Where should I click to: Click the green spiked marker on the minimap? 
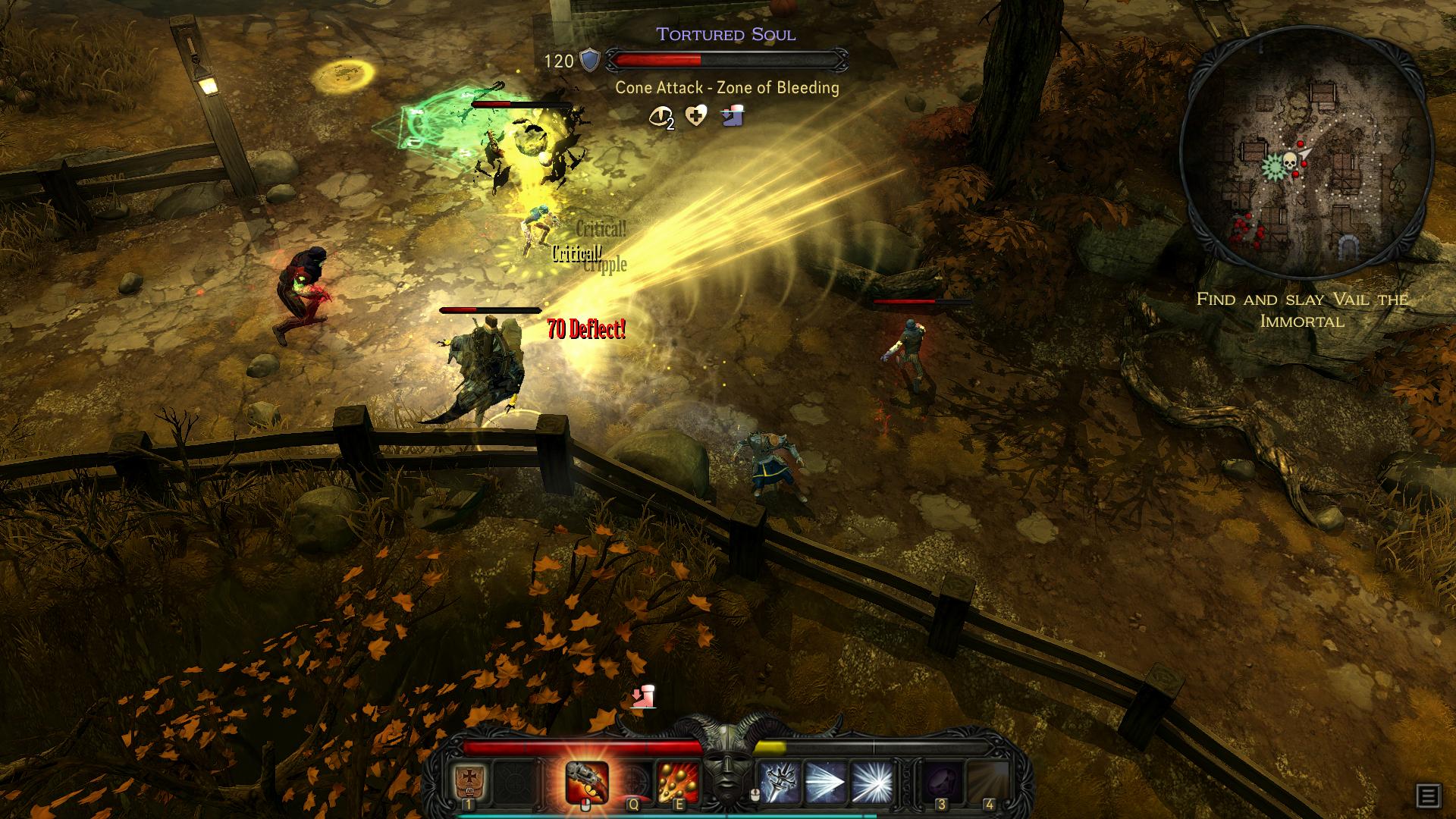(x=1272, y=165)
